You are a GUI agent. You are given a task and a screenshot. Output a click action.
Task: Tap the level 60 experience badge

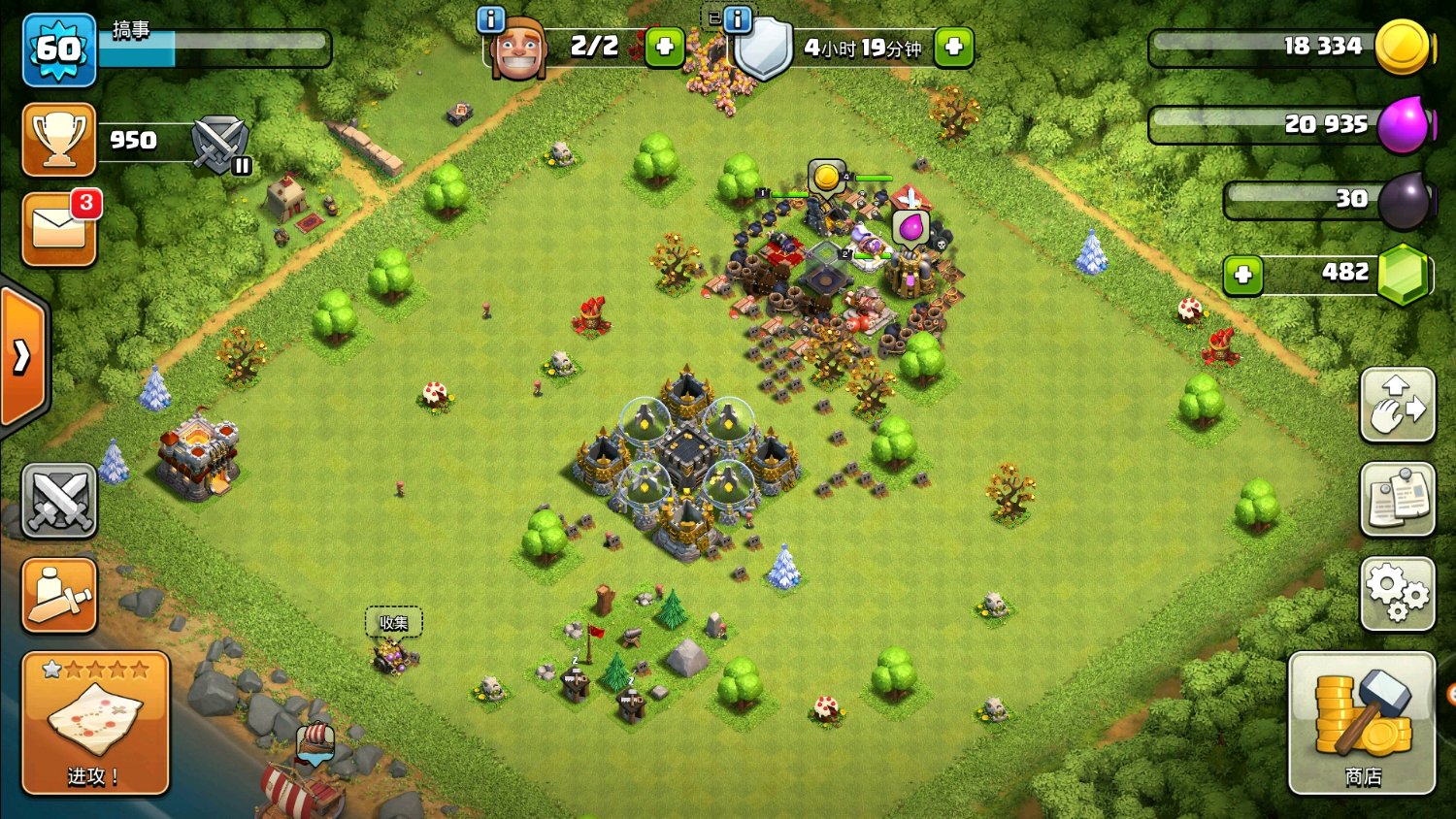[59, 49]
